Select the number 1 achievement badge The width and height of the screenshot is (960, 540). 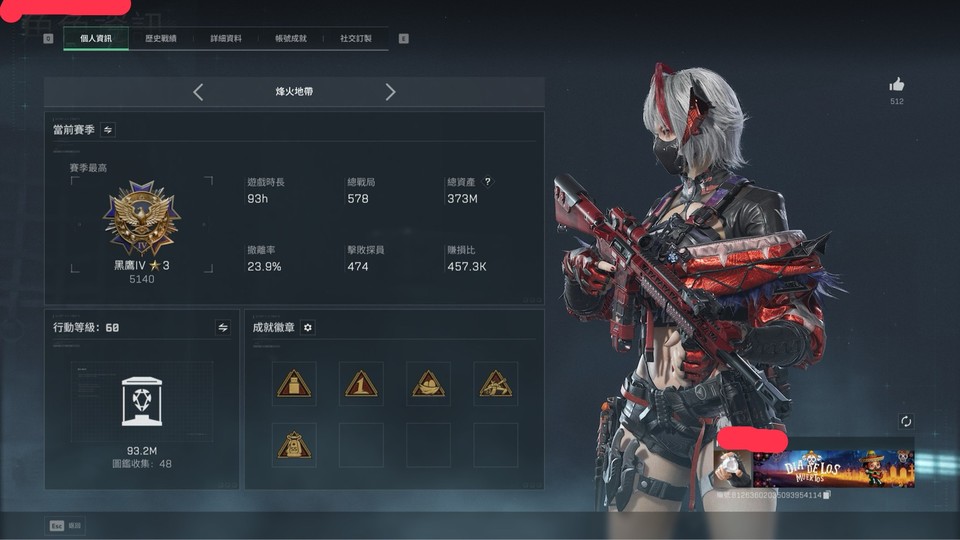(x=361, y=384)
